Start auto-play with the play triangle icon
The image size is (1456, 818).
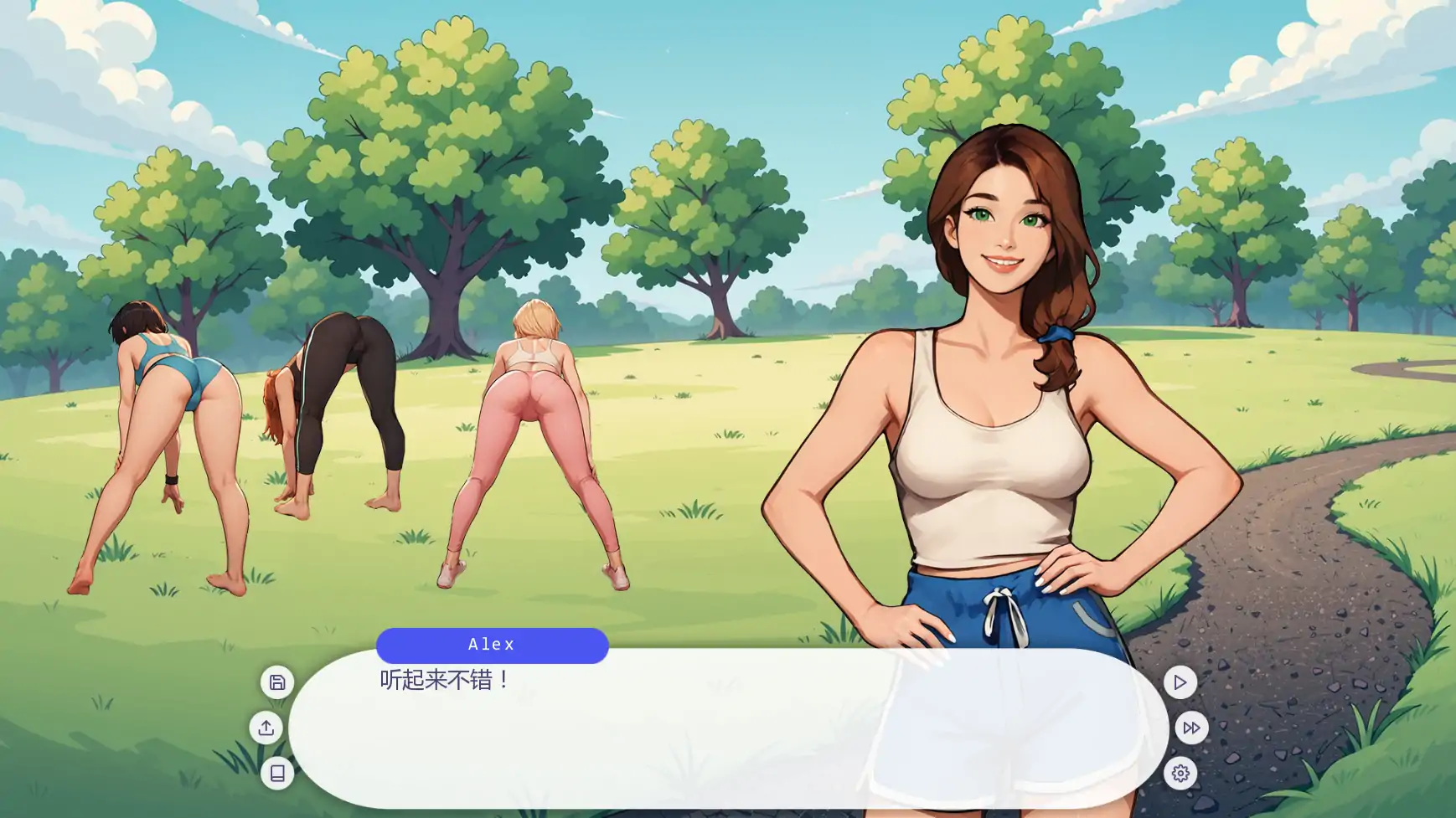coord(1181,682)
